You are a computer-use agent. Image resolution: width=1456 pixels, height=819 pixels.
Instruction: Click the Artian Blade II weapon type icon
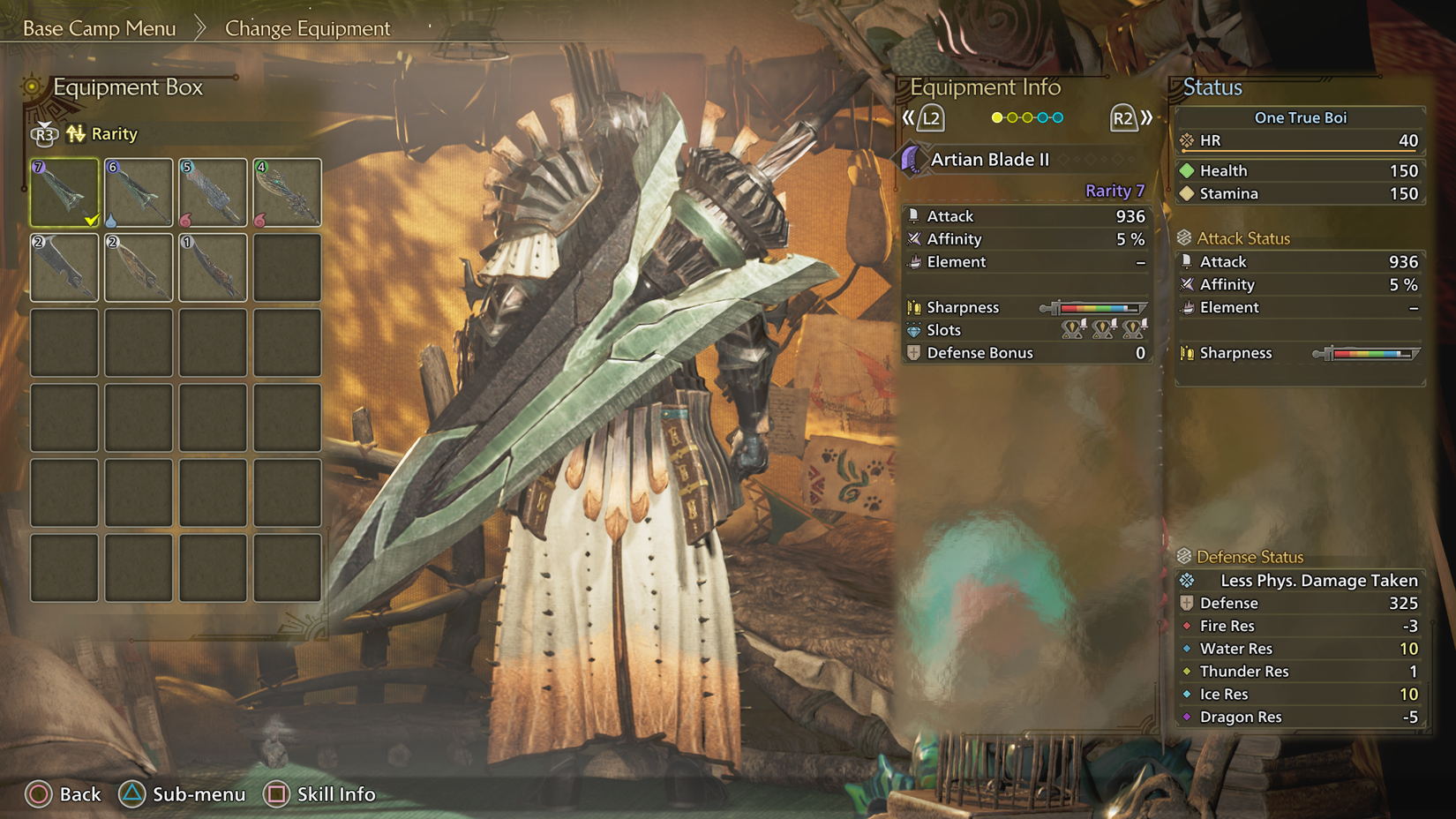point(913,160)
